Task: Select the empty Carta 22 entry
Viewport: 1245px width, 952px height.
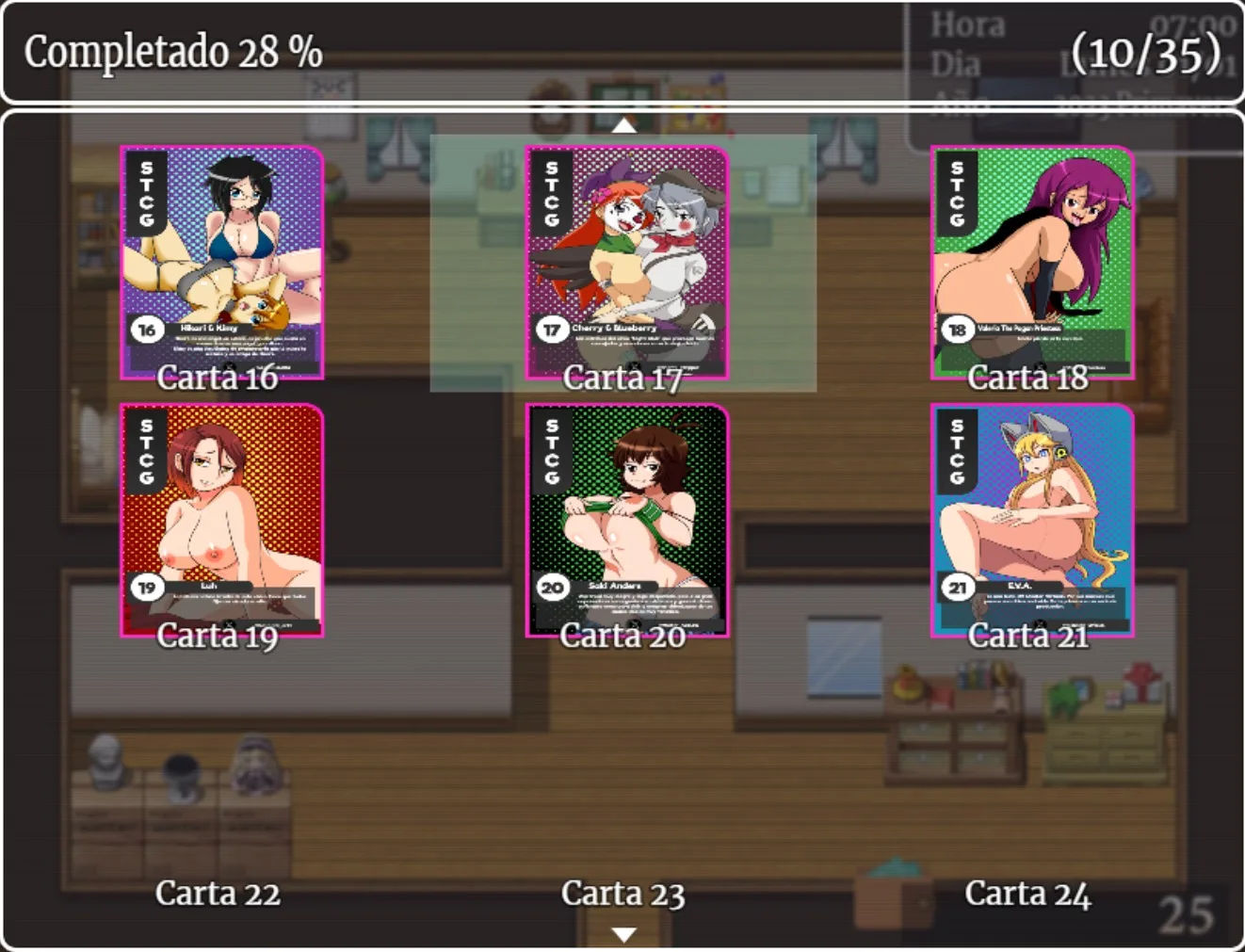Action: [218, 893]
